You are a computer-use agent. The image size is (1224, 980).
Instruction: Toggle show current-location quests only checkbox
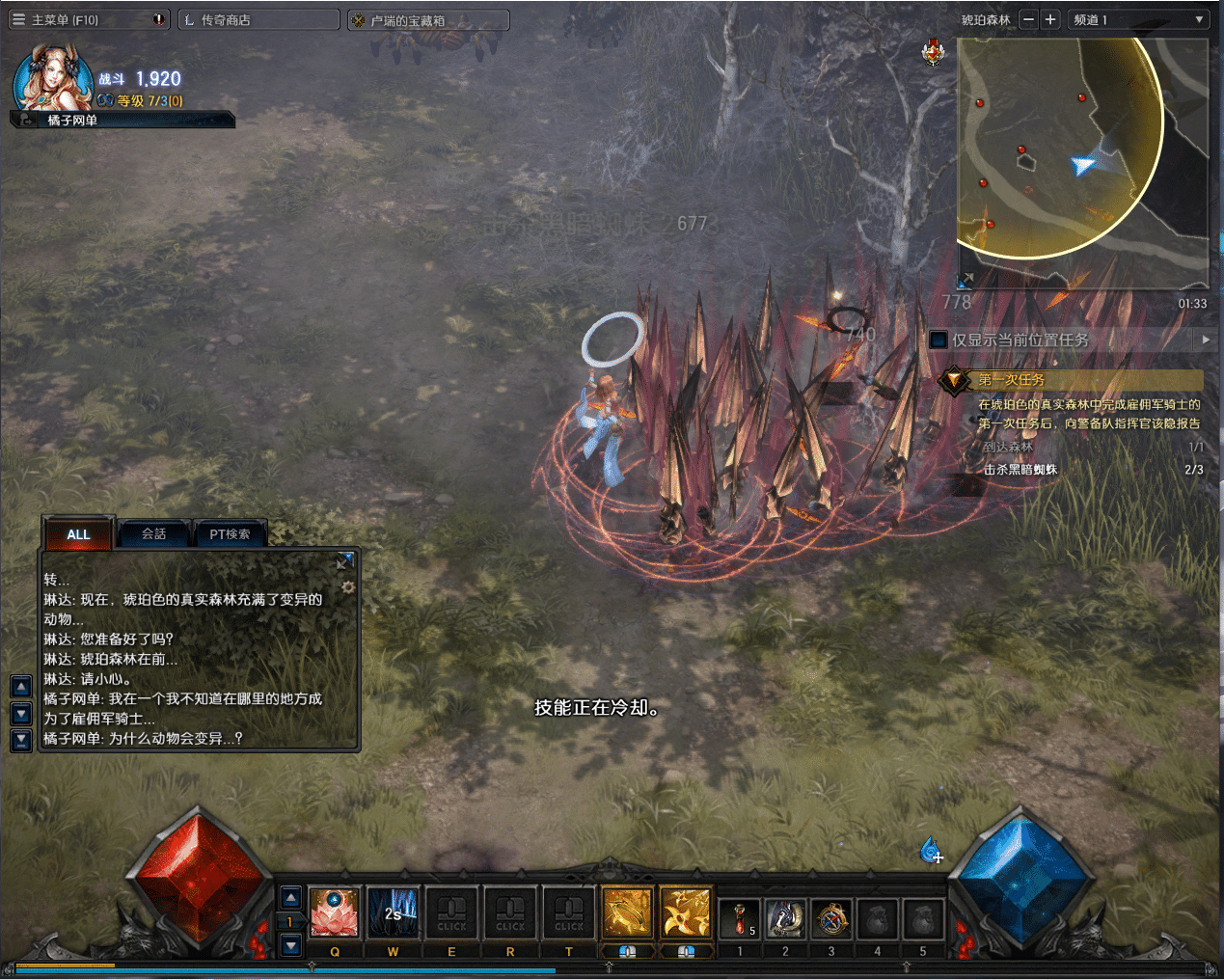[x=938, y=340]
